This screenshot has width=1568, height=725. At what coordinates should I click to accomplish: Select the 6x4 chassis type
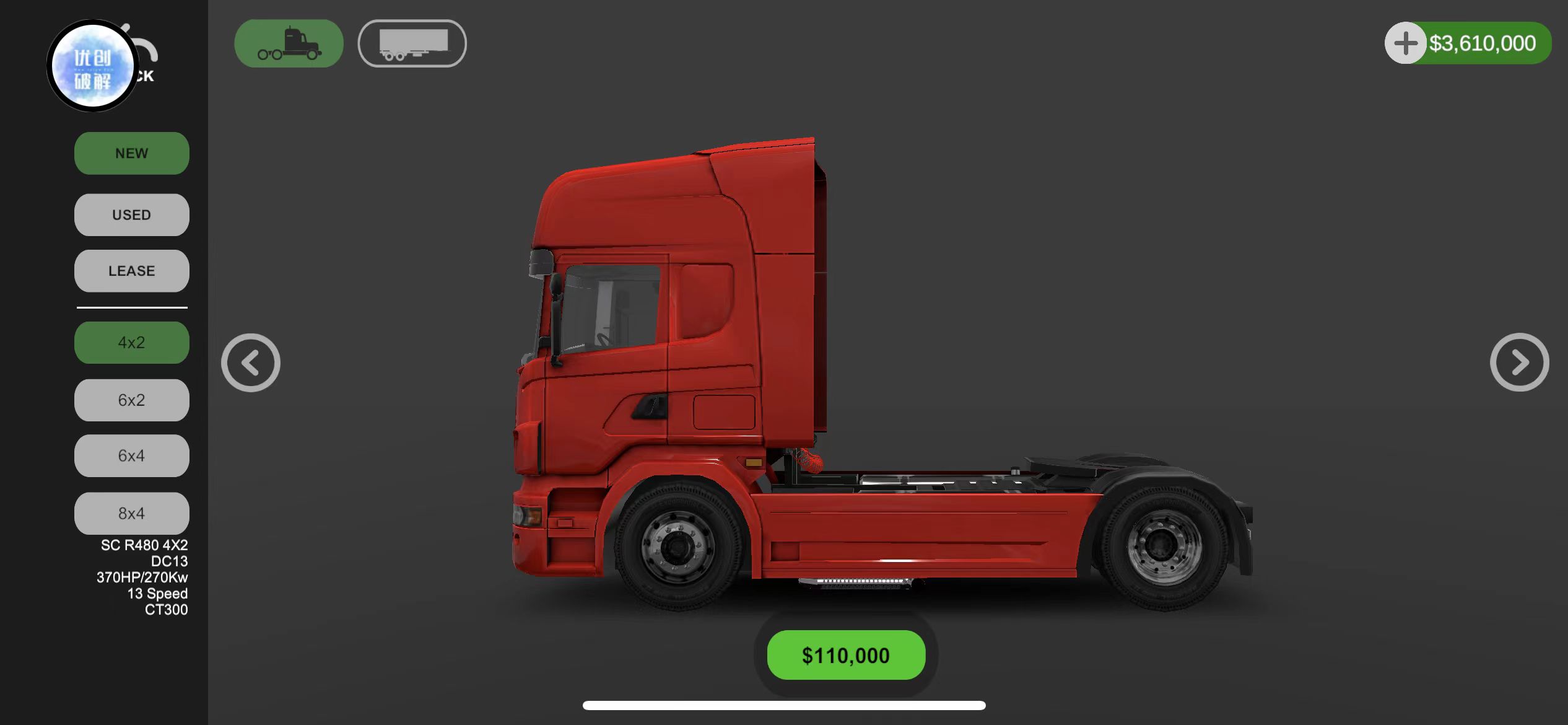pyautogui.click(x=131, y=455)
